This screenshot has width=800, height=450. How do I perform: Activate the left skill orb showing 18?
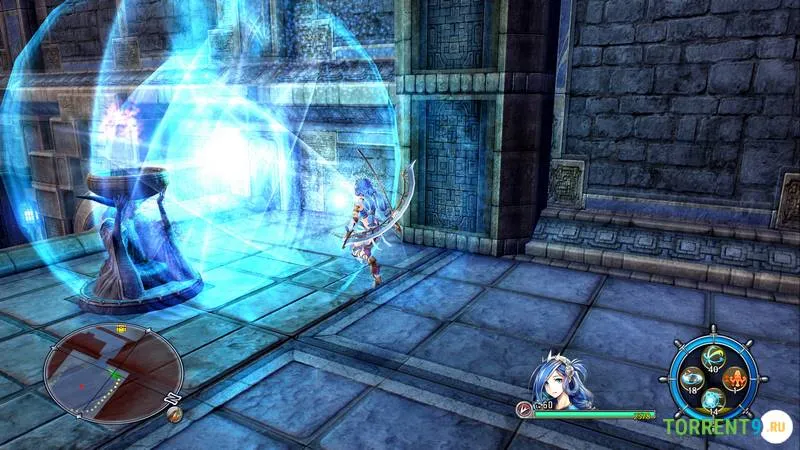click(693, 379)
